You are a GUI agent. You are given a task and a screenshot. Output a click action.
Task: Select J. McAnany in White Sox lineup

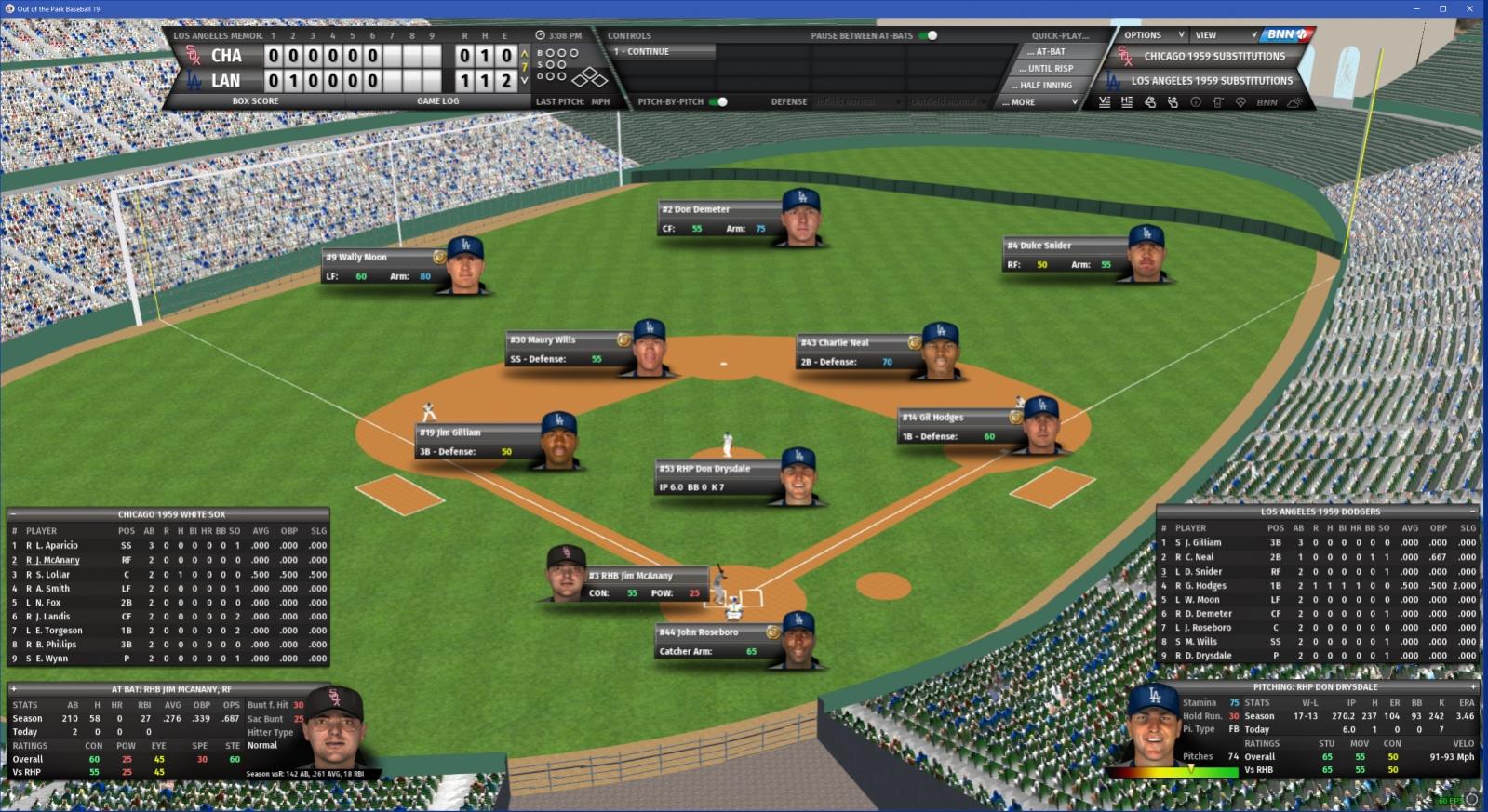[57, 560]
